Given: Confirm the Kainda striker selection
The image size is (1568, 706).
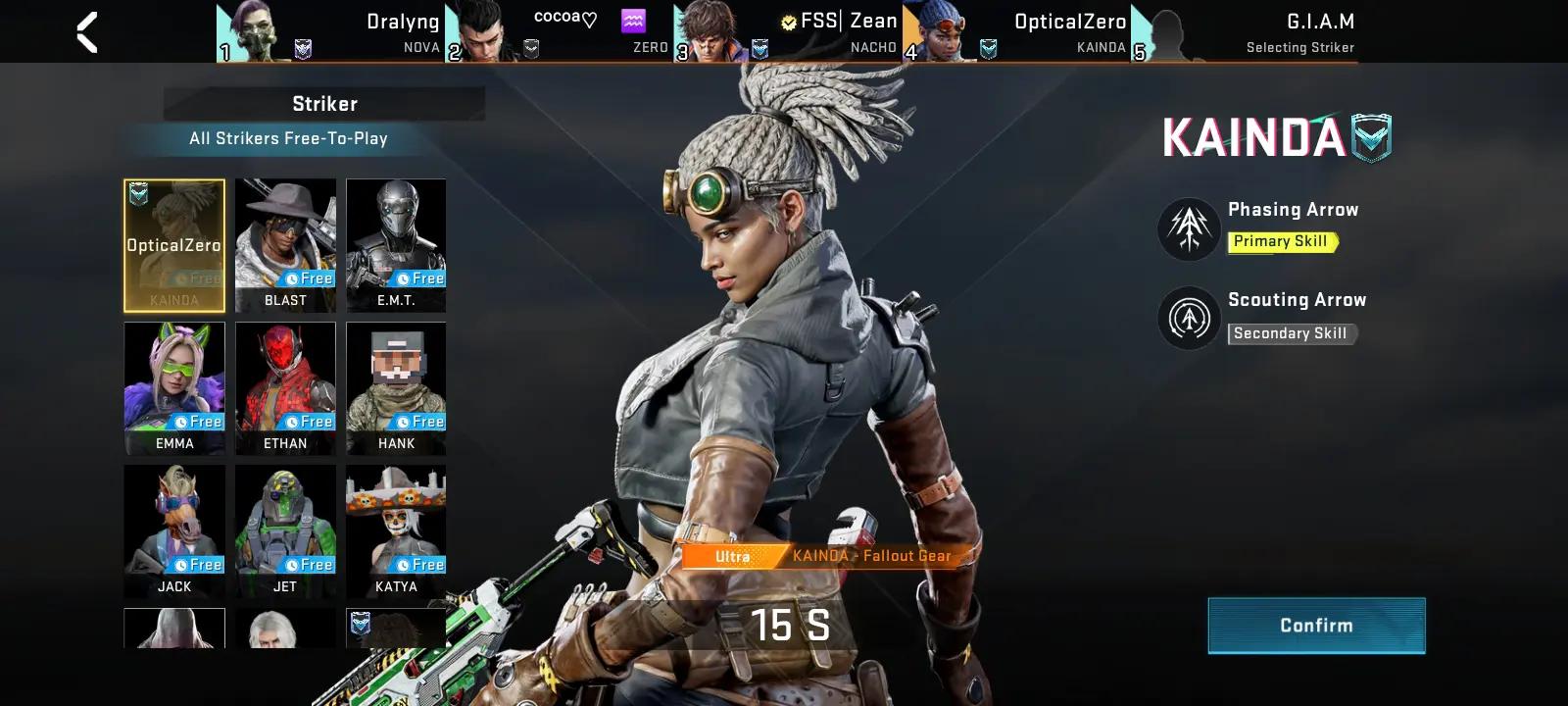Looking at the screenshot, I should click(1316, 626).
